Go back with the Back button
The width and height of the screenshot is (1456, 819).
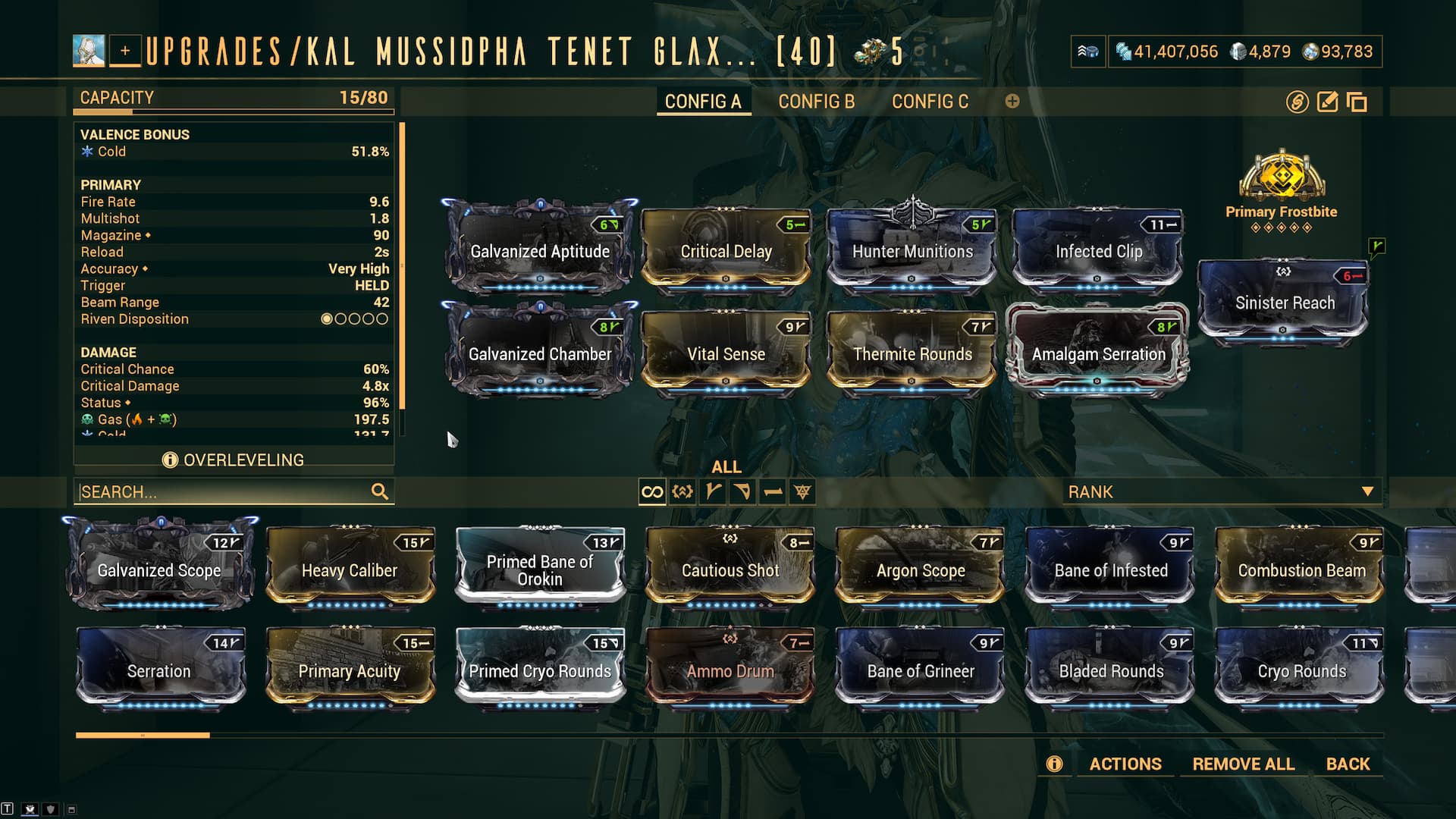point(1348,764)
